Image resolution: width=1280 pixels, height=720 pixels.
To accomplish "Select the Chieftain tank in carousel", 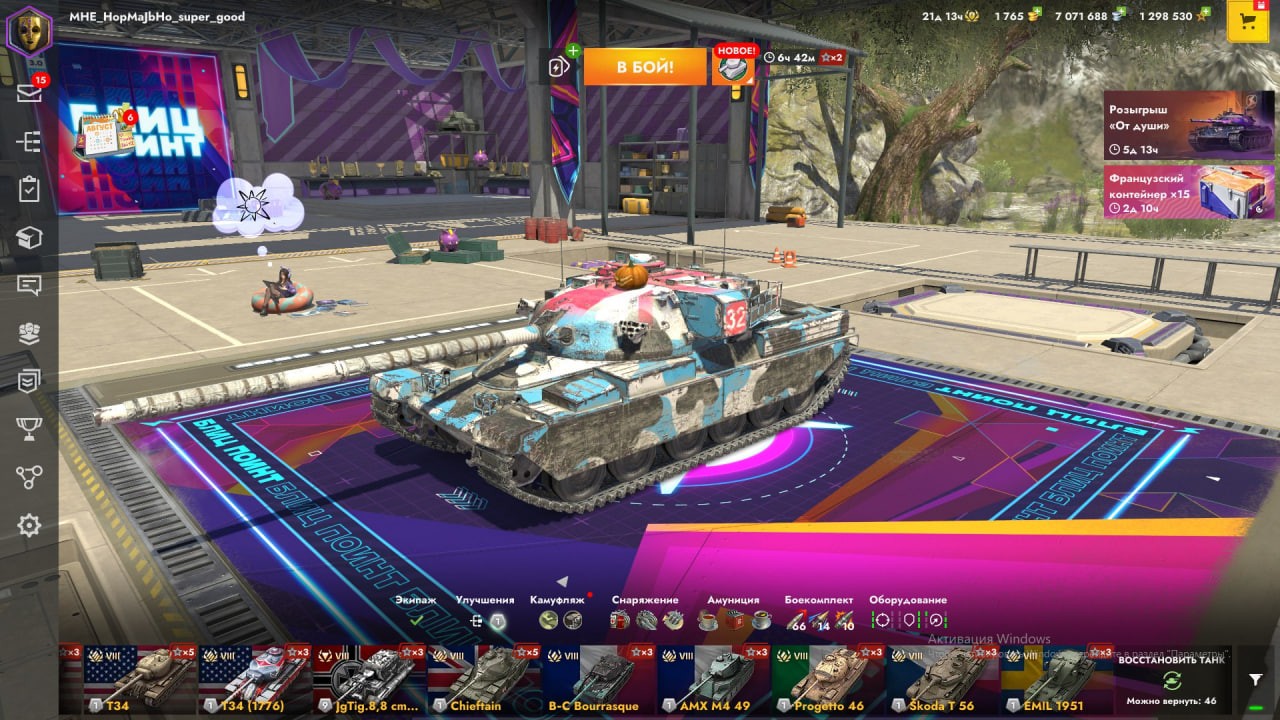I will (x=484, y=679).
